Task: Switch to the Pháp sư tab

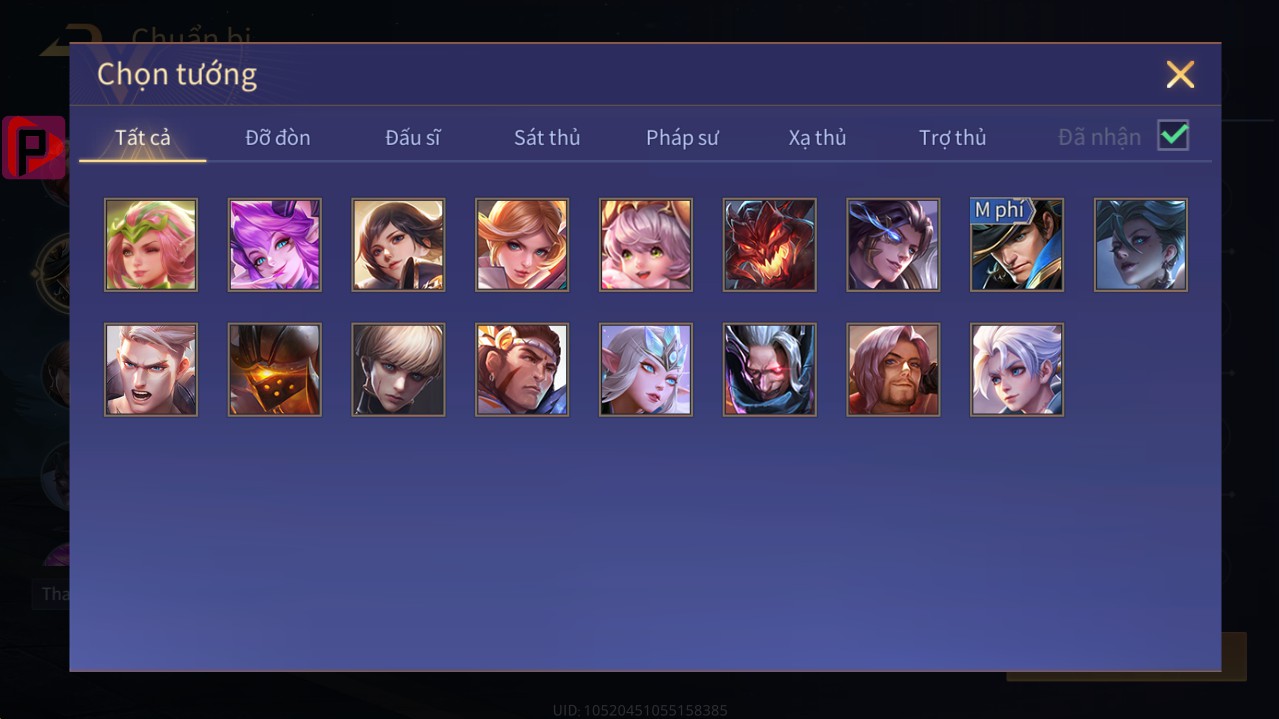Action: tap(682, 138)
